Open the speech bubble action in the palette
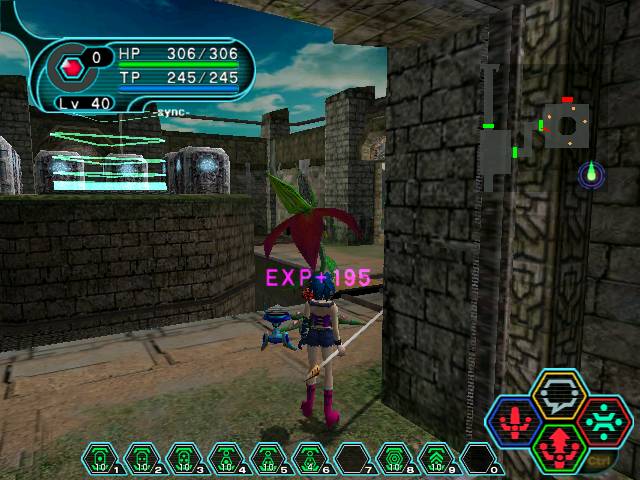Viewport: 640px width, 480px height. (x=559, y=393)
